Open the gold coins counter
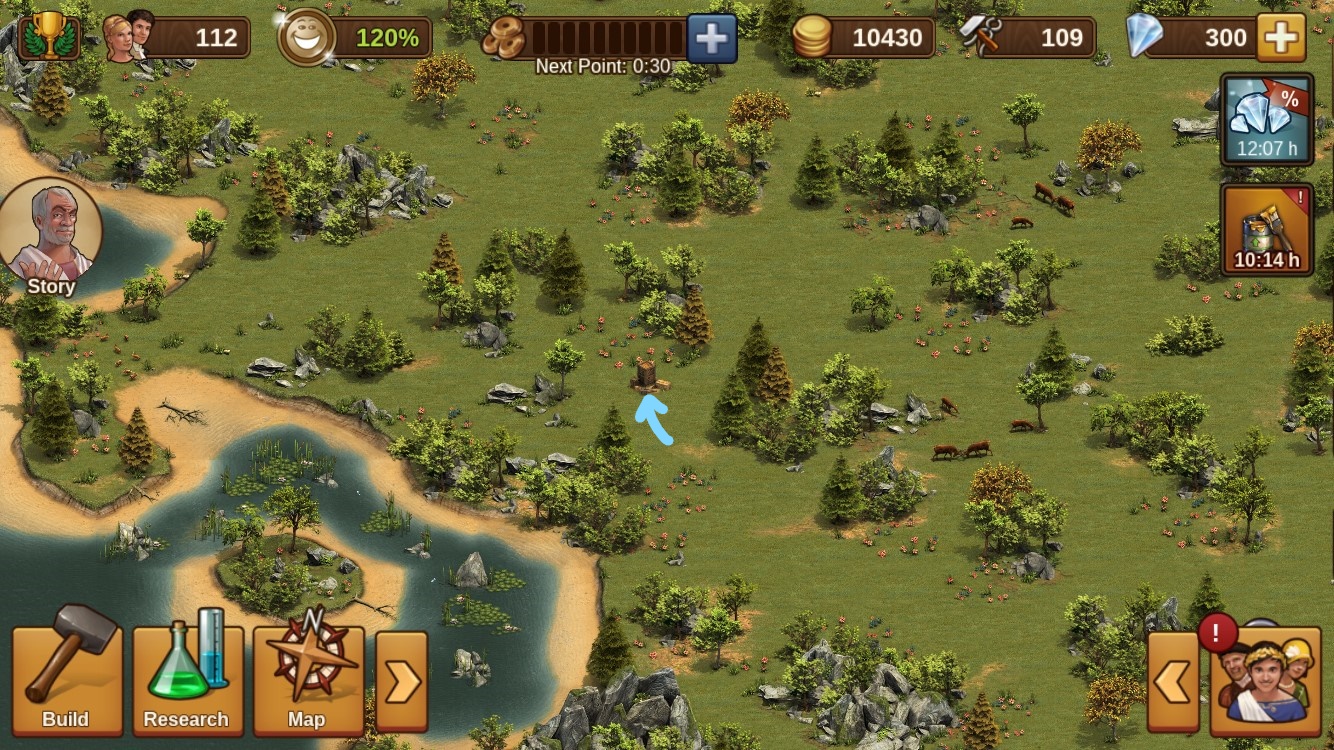Viewport: 1334px width, 750px height. click(812, 38)
